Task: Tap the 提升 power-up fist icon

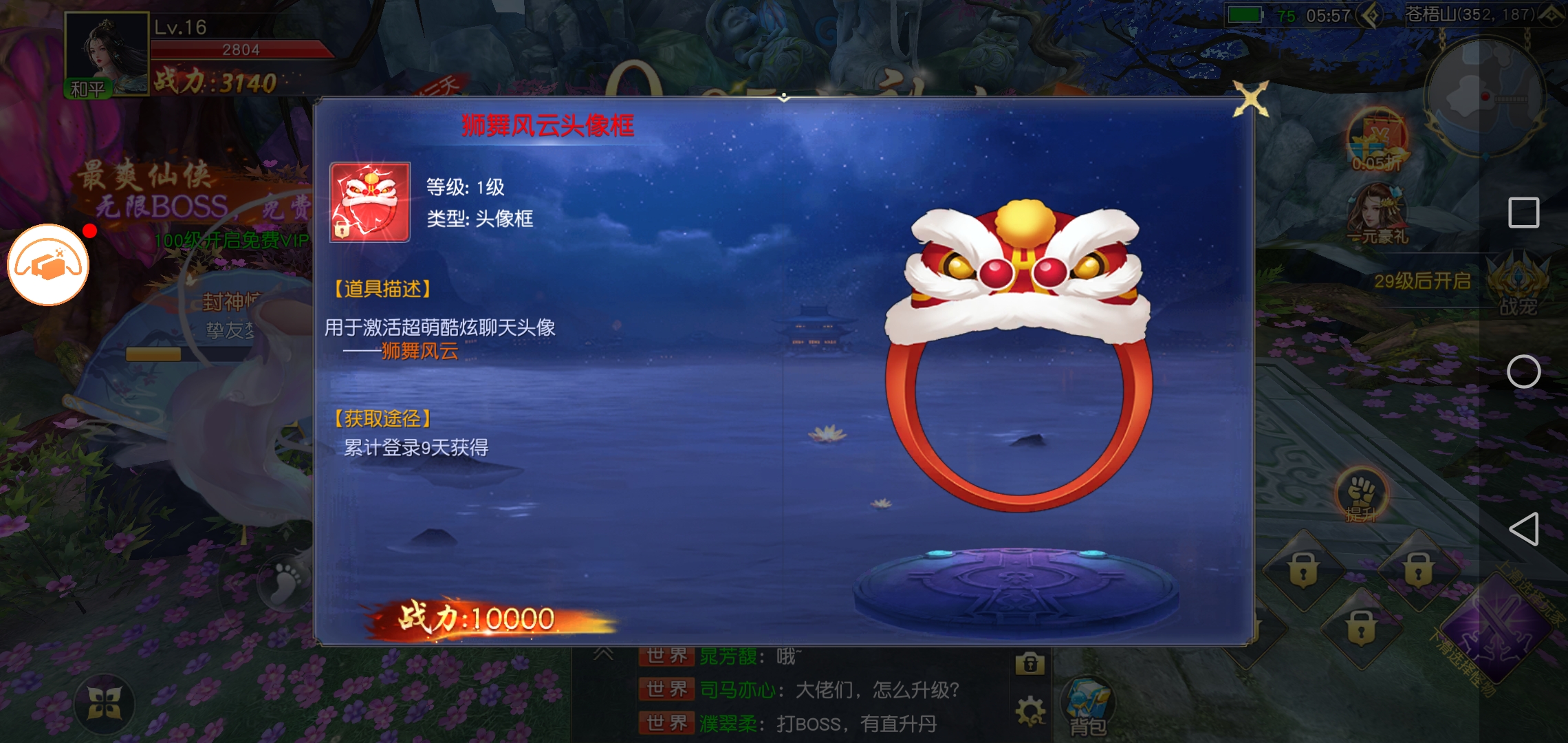Action: [x=1361, y=495]
